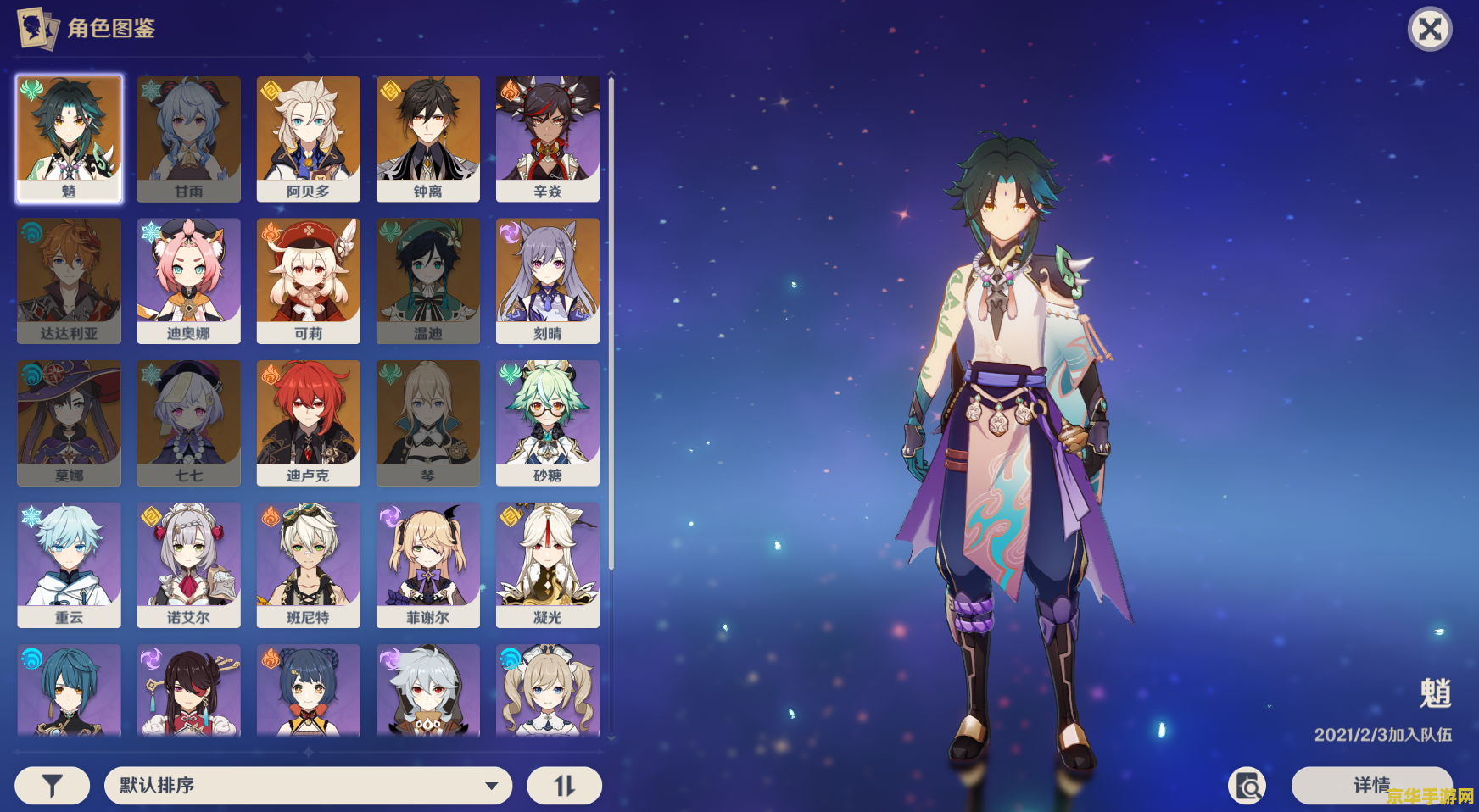The width and height of the screenshot is (1479, 812).
Task: Select the 温迪 character card
Action: tap(427, 281)
